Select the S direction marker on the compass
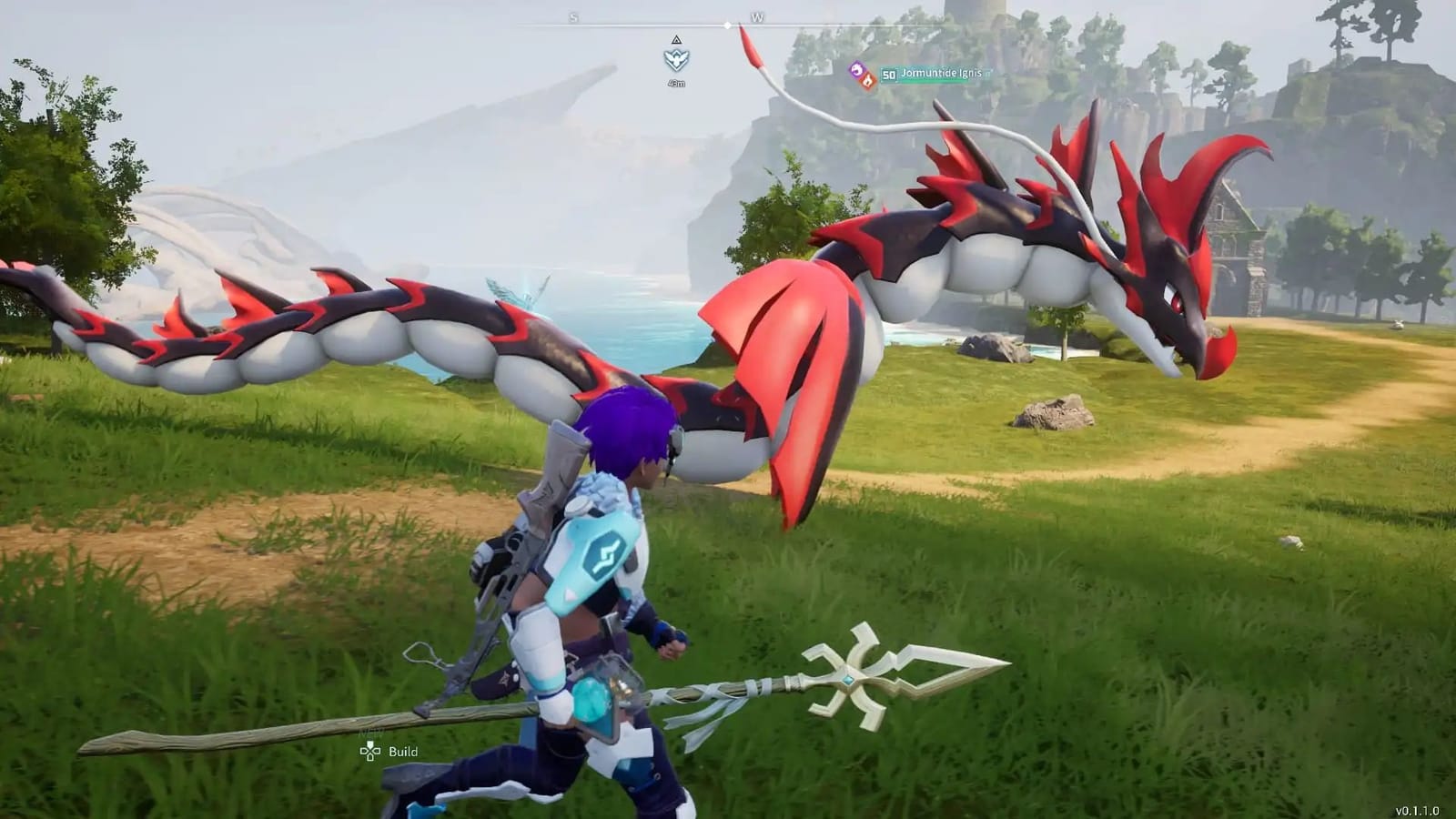This screenshot has width=1456, height=819. click(x=571, y=17)
